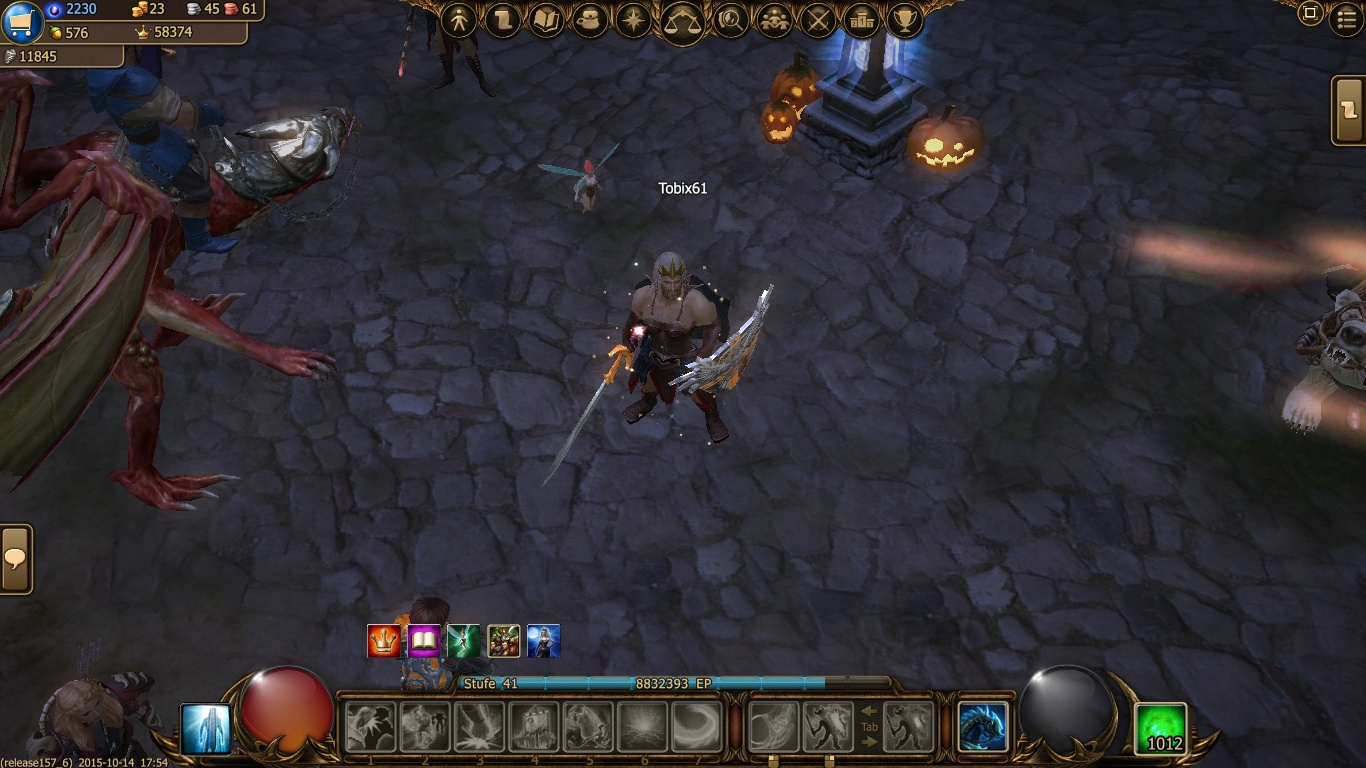Use the green essence slot showing 1012

(1162, 729)
